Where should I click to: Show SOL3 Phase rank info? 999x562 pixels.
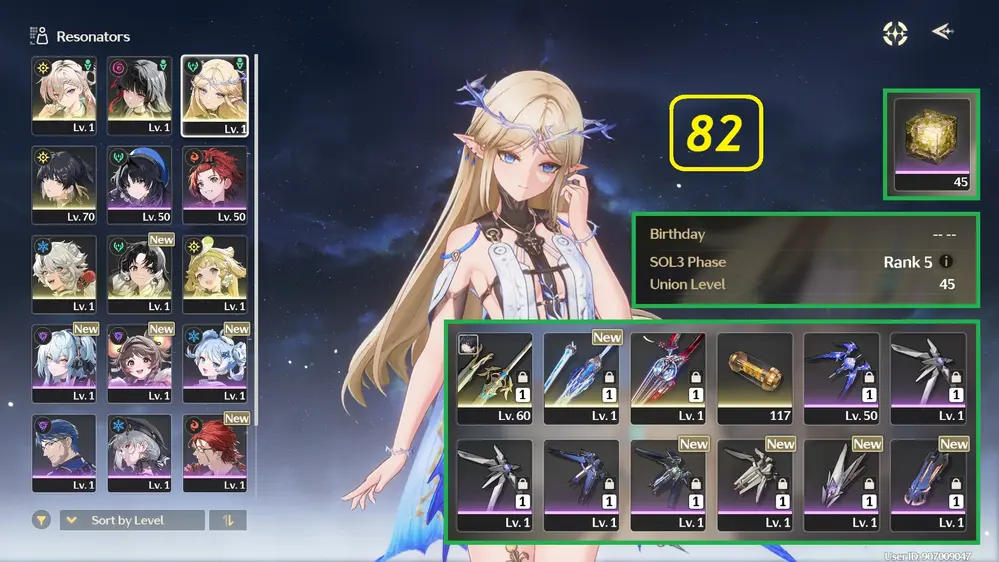(x=946, y=262)
